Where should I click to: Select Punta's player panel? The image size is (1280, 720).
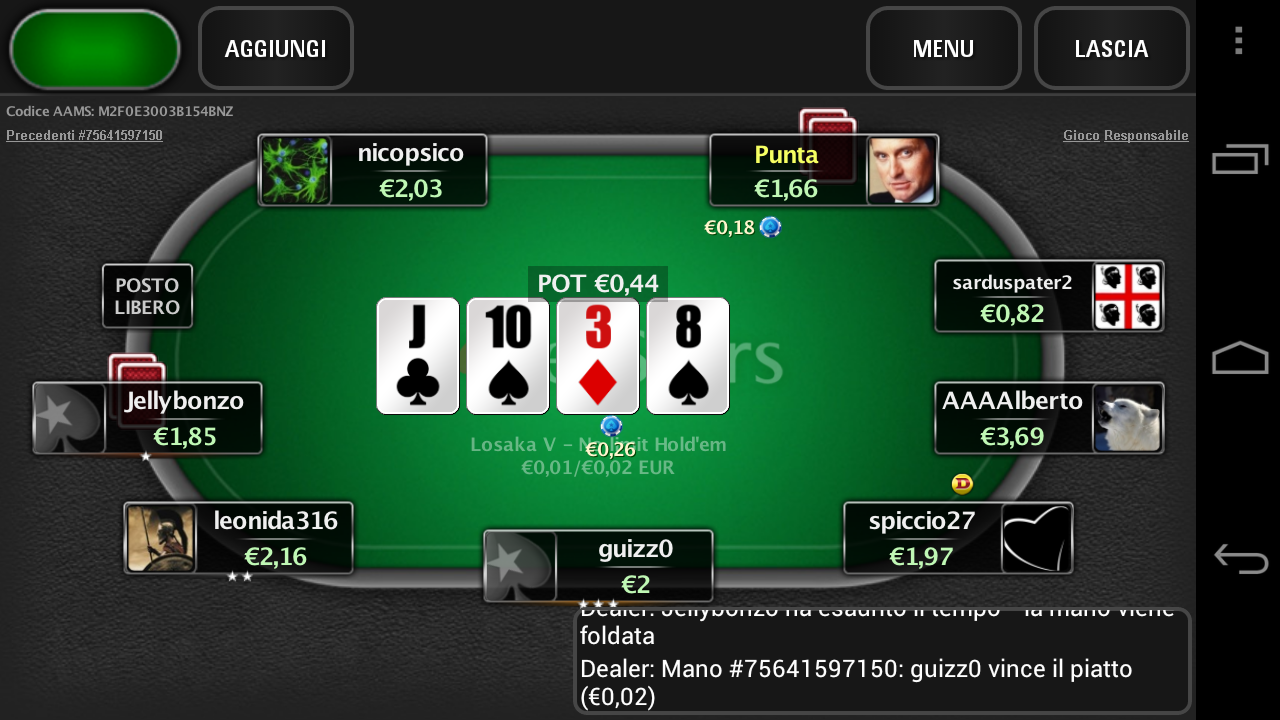823,170
